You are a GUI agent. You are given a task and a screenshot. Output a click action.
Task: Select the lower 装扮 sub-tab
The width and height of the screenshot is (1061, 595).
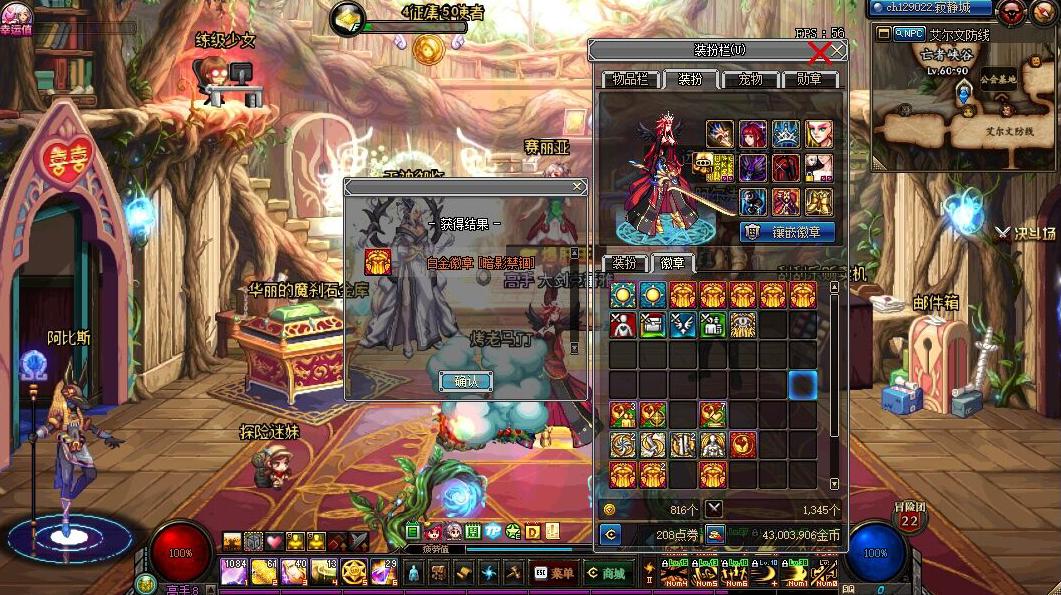pyautogui.click(x=624, y=263)
